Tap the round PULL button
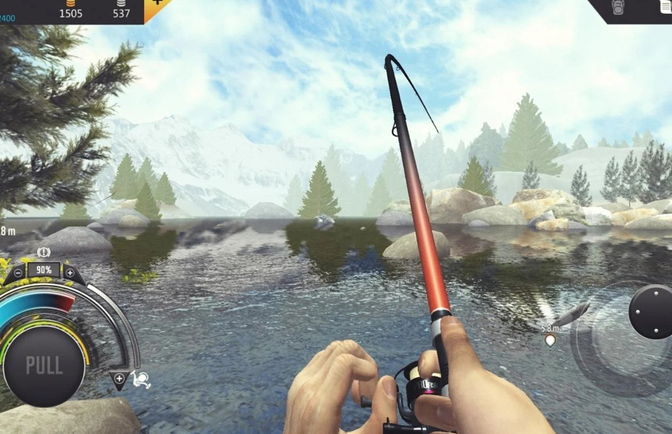The image size is (672, 434). pyautogui.click(x=44, y=364)
